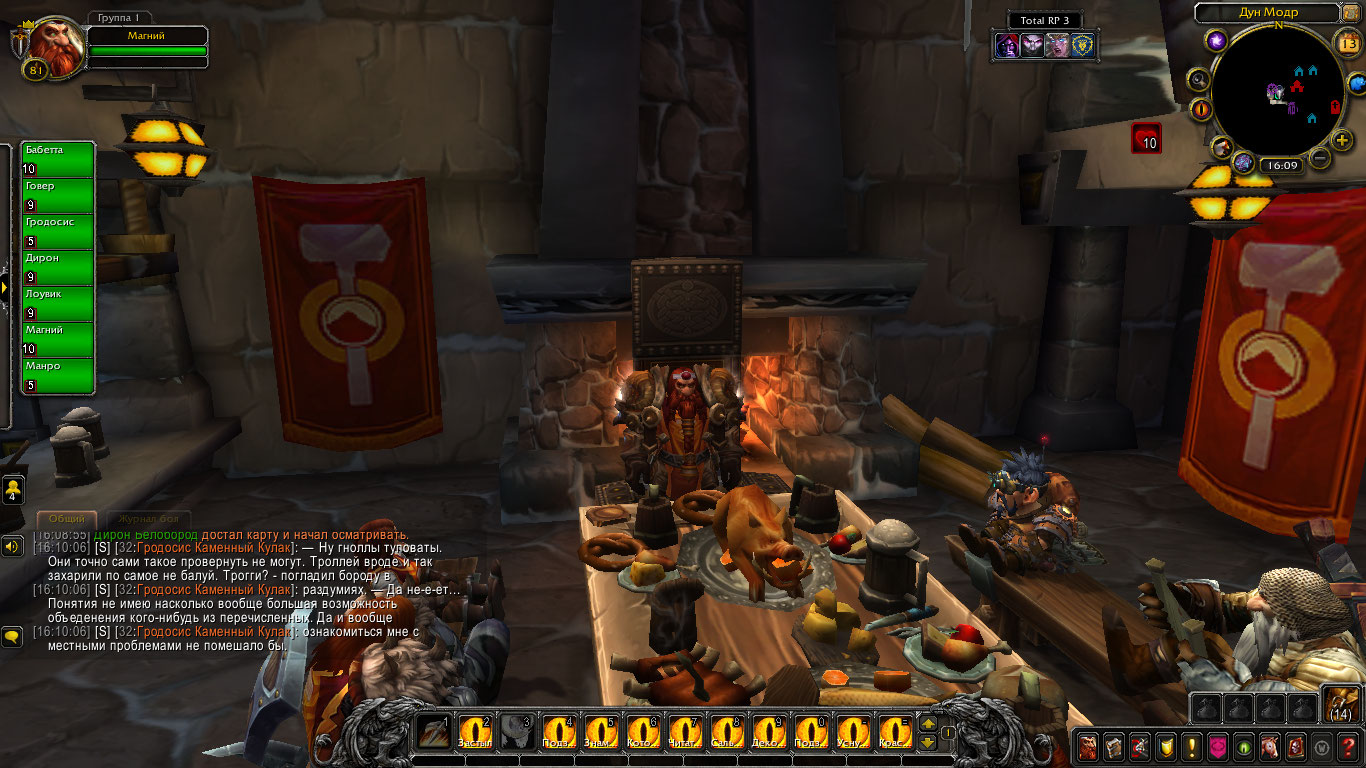
Task: Click the Магний player portrait
Action: tap(49, 45)
